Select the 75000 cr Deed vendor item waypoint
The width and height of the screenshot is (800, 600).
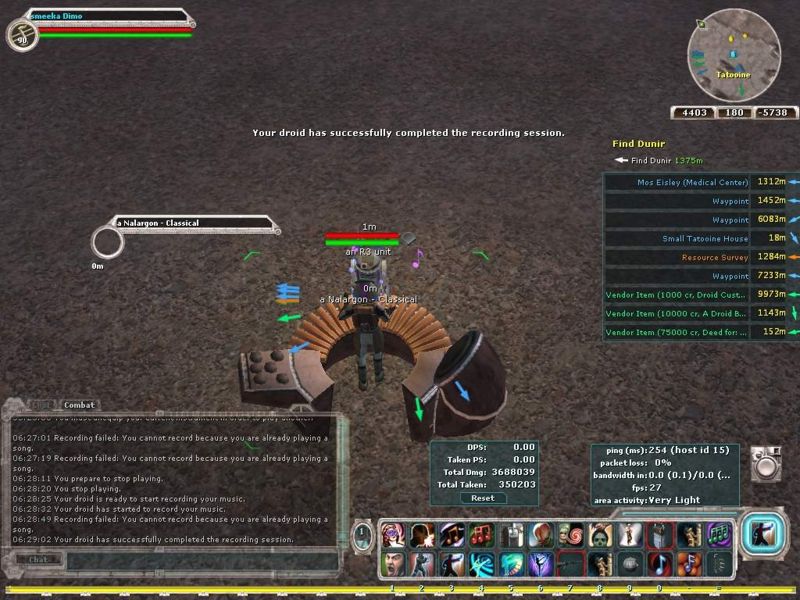click(x=676, y=332)
